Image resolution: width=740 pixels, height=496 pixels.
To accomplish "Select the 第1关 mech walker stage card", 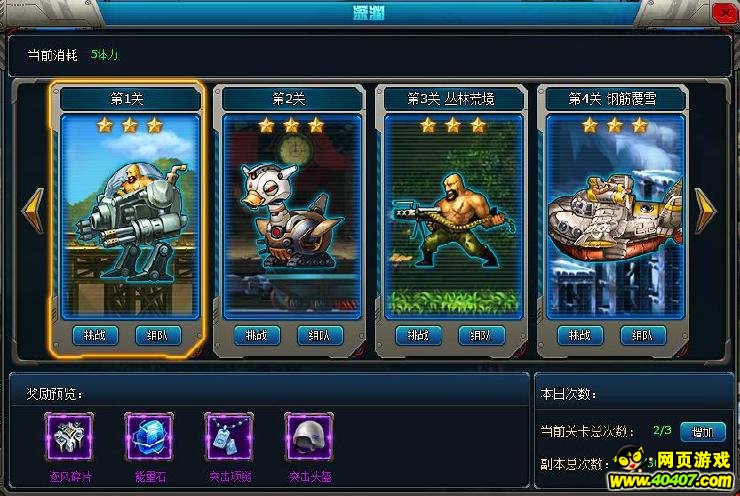I will click(126, 215).
